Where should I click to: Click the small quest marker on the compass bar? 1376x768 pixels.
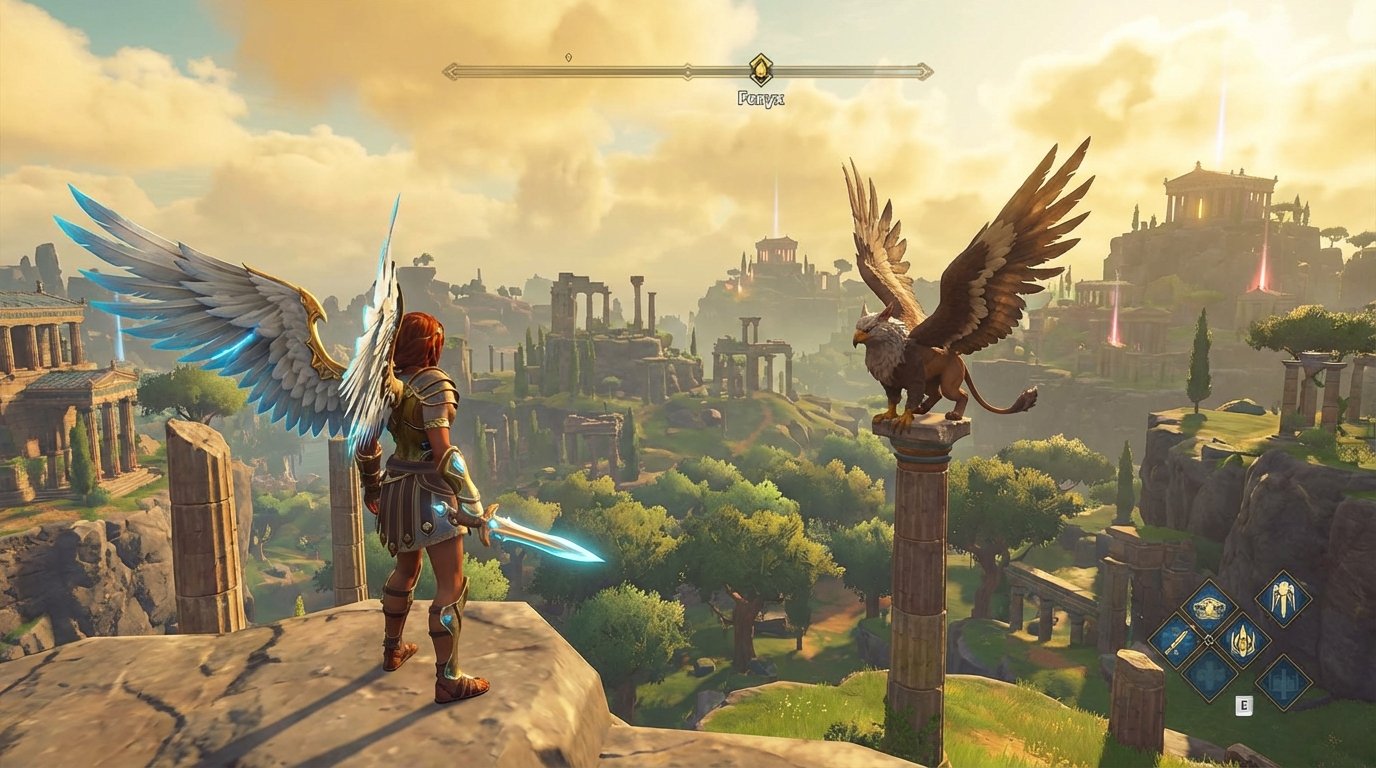(568, 57)
